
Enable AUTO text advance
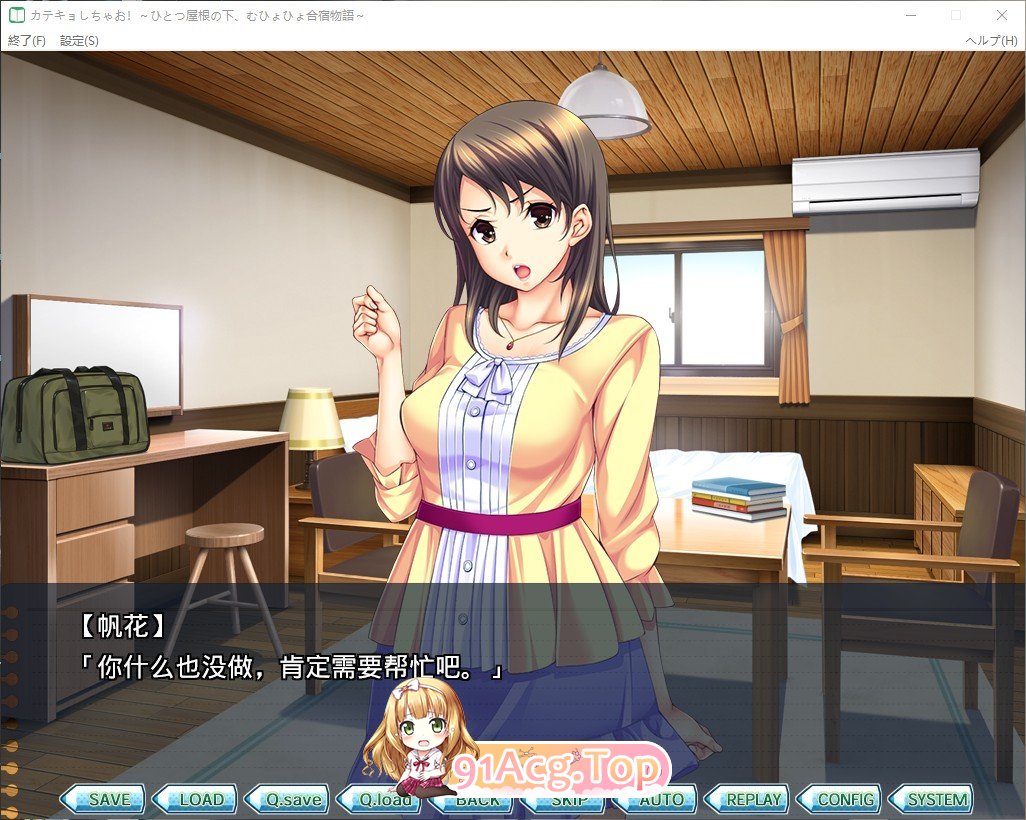pos(661,800)
